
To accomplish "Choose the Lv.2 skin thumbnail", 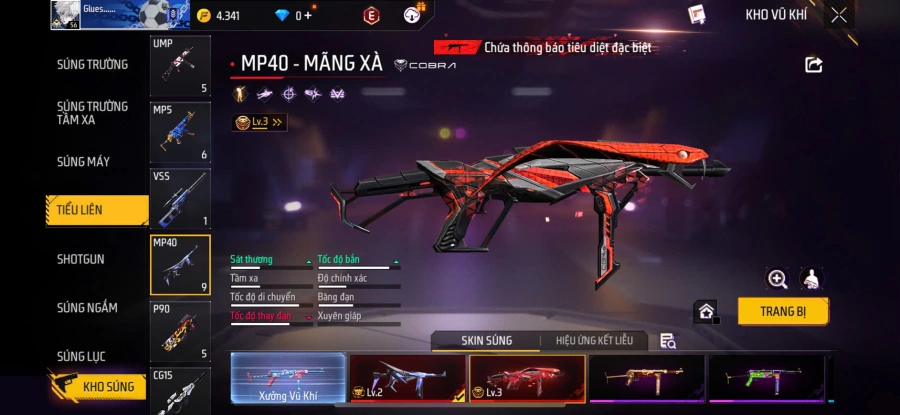I will pos(407,379).
